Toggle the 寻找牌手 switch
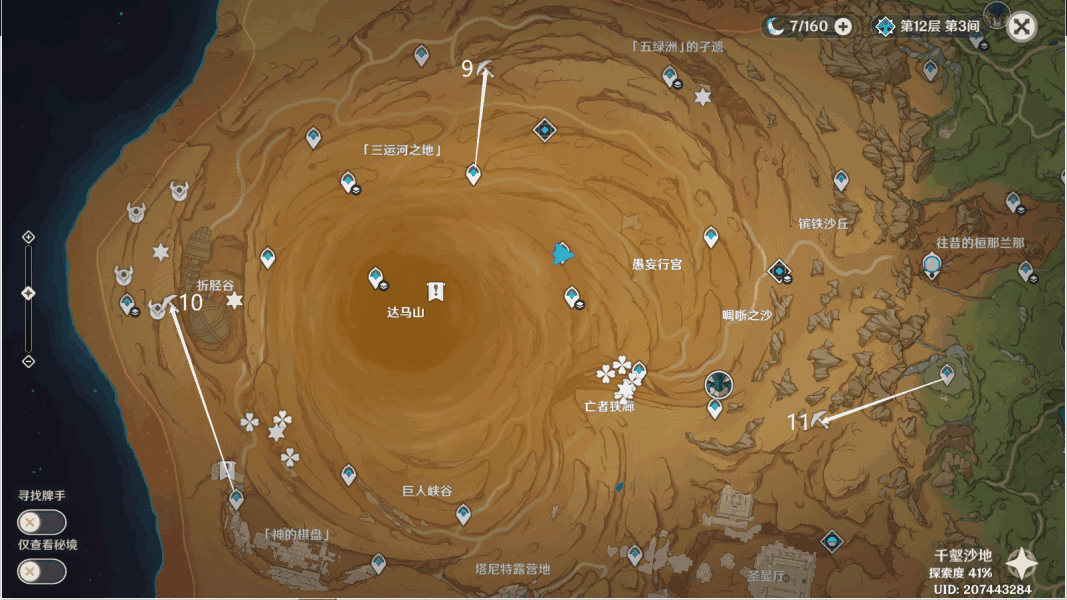 point(41,522)
